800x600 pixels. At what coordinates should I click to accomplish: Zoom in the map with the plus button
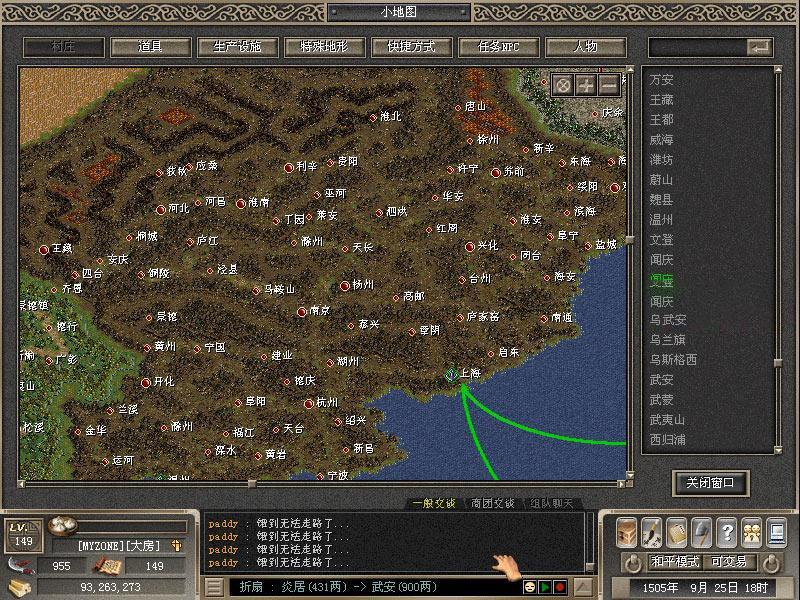pyautogui.click(x=586, y=84)
